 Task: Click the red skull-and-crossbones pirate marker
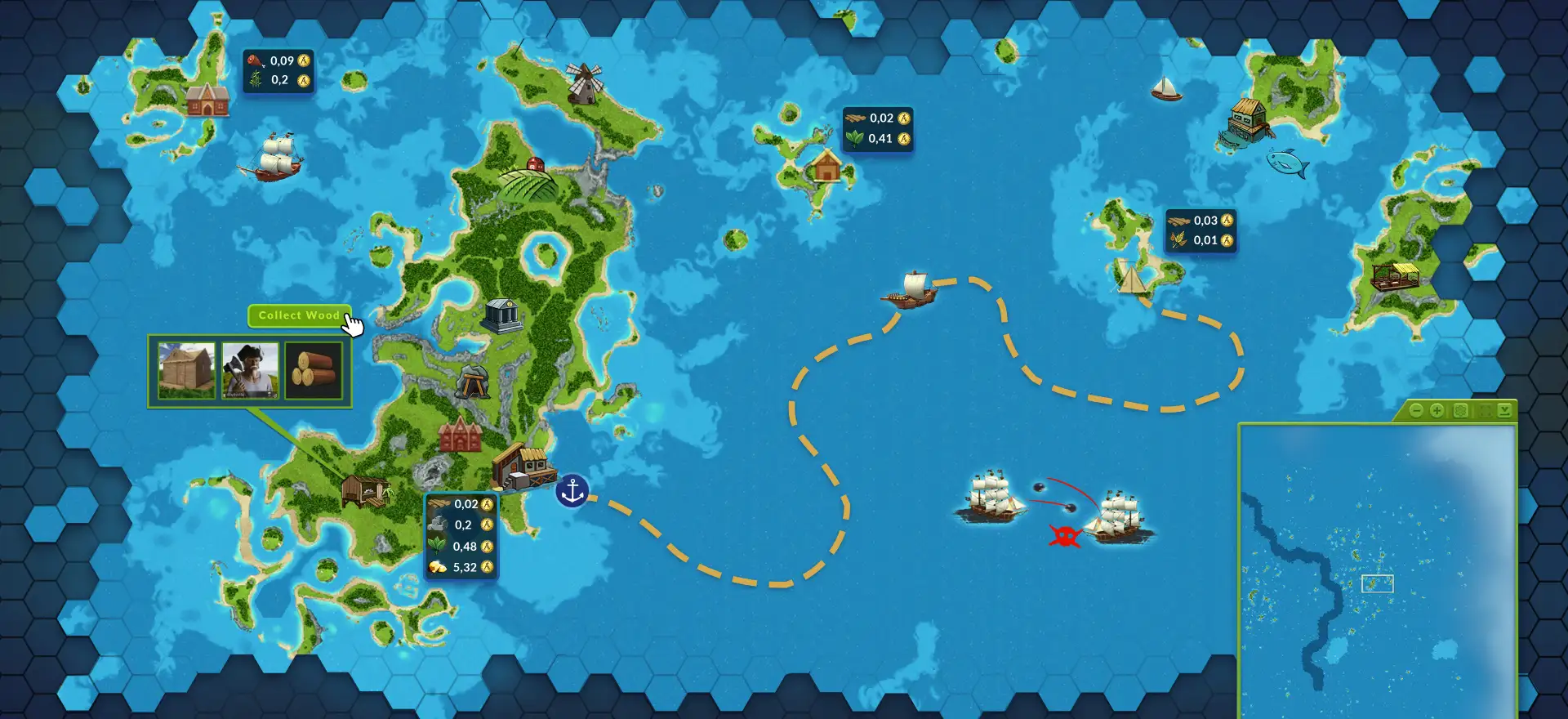[1065, 536]
